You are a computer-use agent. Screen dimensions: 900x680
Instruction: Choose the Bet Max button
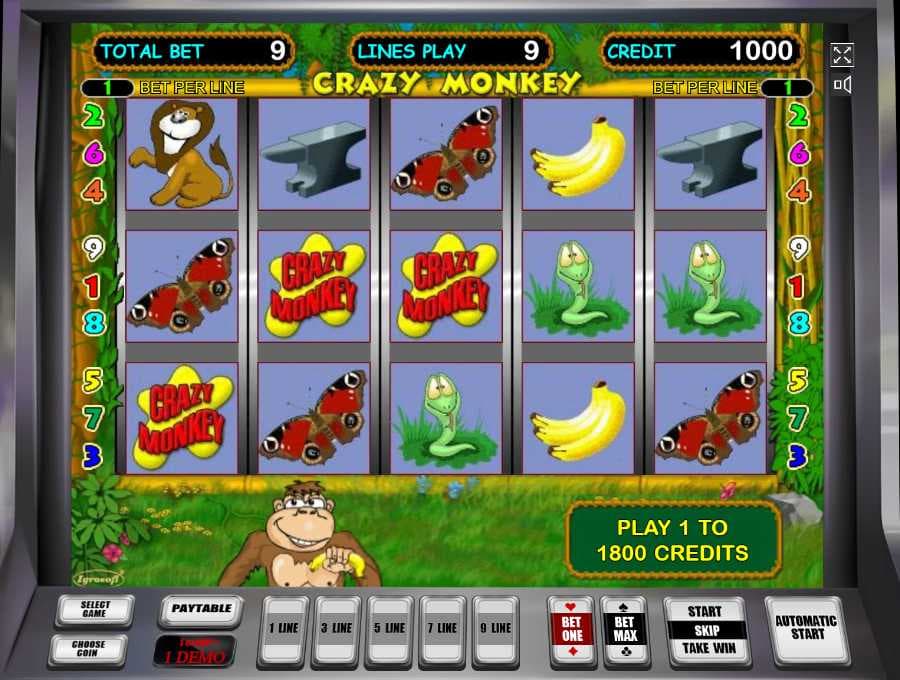625,629
